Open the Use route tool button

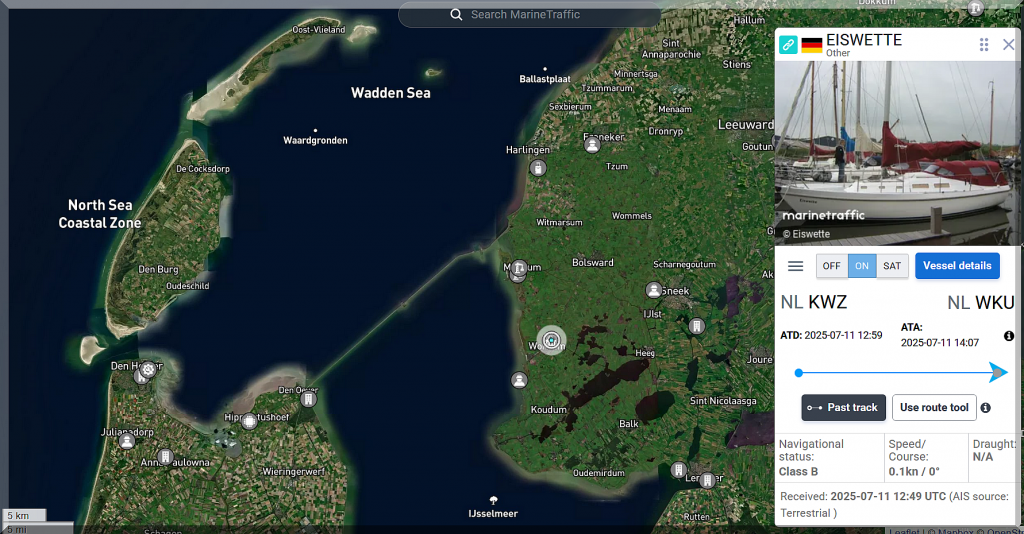(934, 407)
